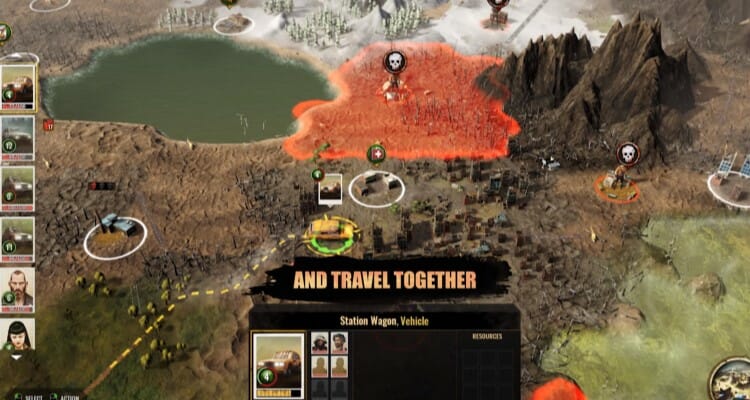Select the curly-haired bearded passenger portrait
The image size is (750, 400).
coord(338,343)
